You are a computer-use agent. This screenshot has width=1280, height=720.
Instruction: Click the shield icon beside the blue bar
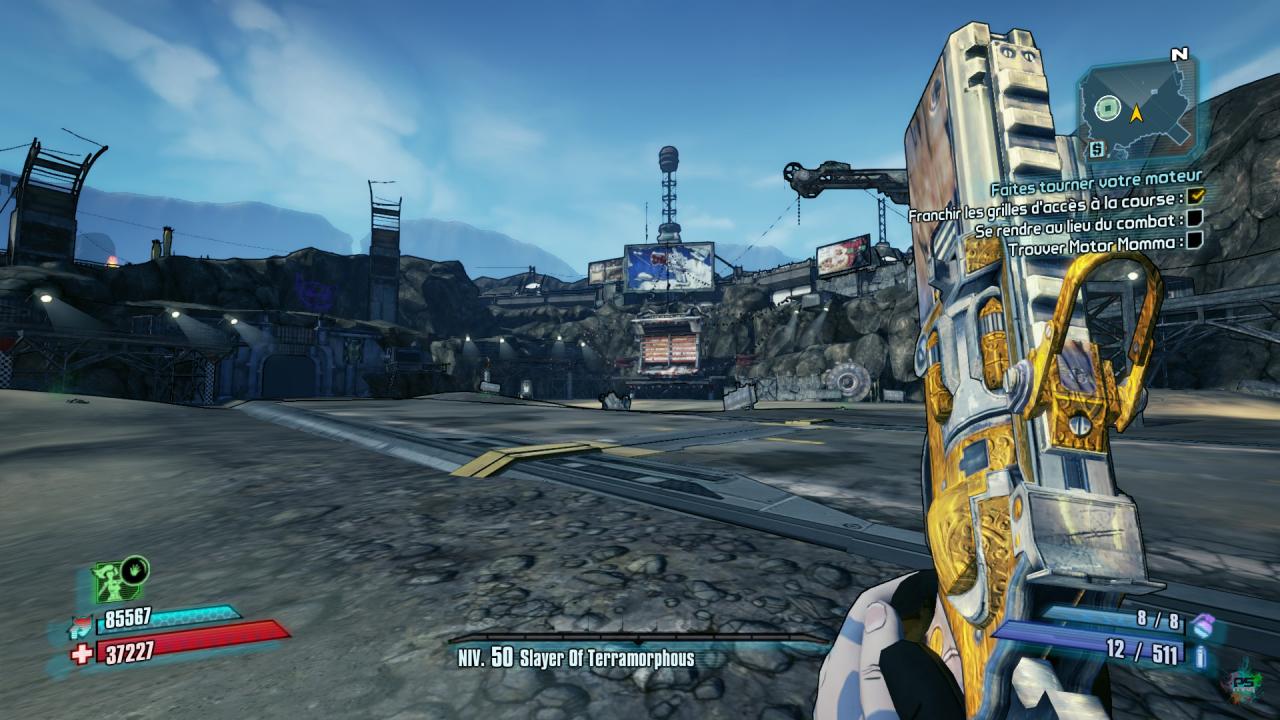tap(82, 626)
